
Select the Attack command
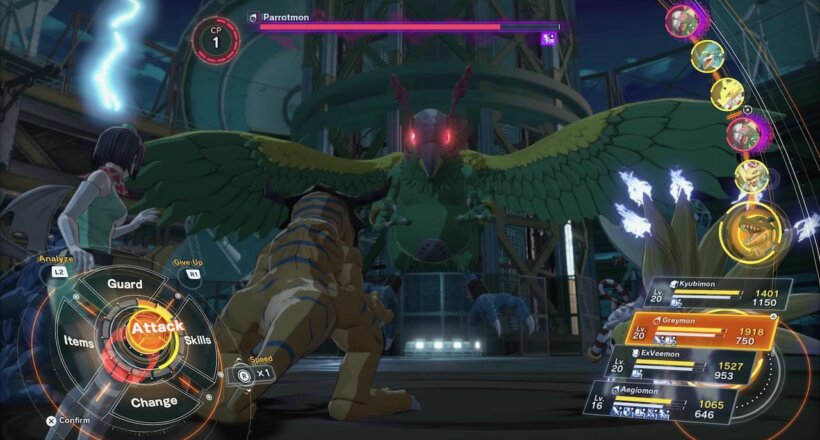(155, 328)
